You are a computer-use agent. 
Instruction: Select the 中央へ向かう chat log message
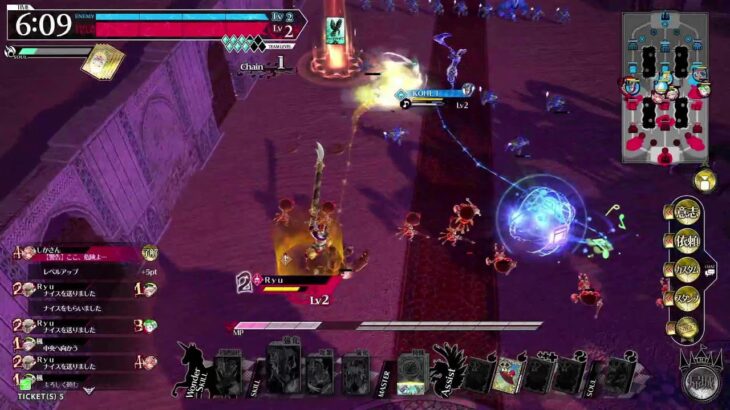(60, 349)
